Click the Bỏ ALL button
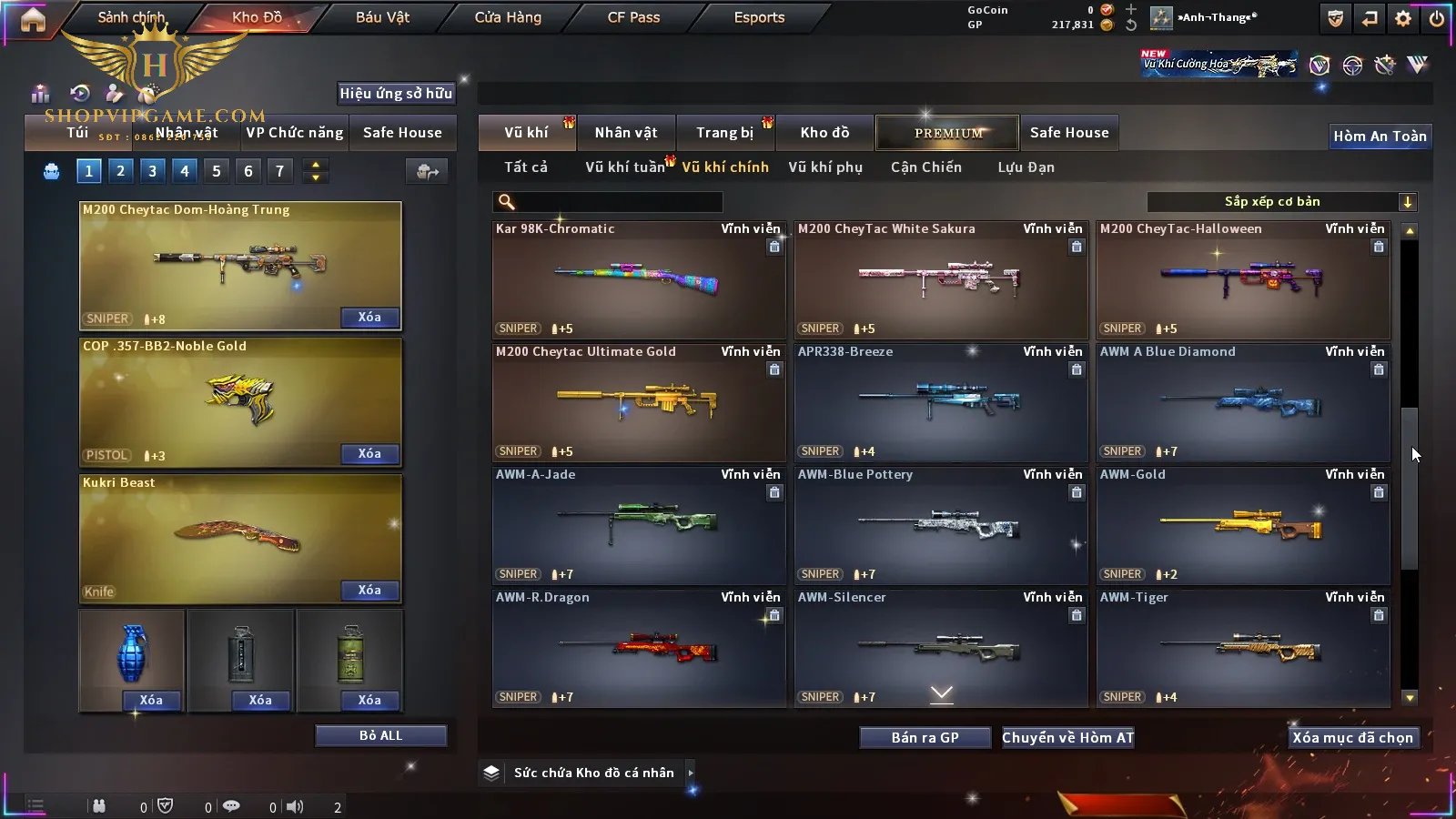This screenshot has width=1456, height=819. click(380, 735)
